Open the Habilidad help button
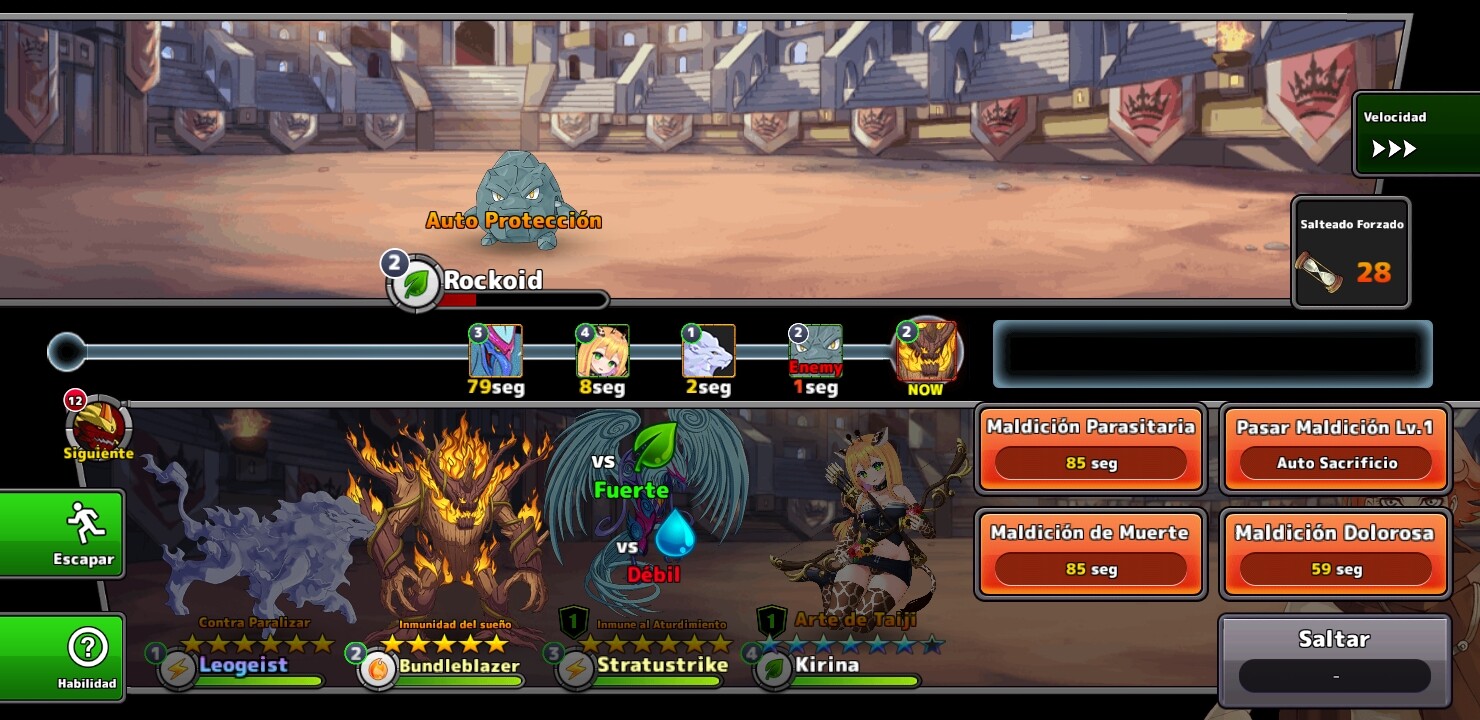Image resolution: width=1480 pixels, height=720 pixels. click(x=62, y=657)
